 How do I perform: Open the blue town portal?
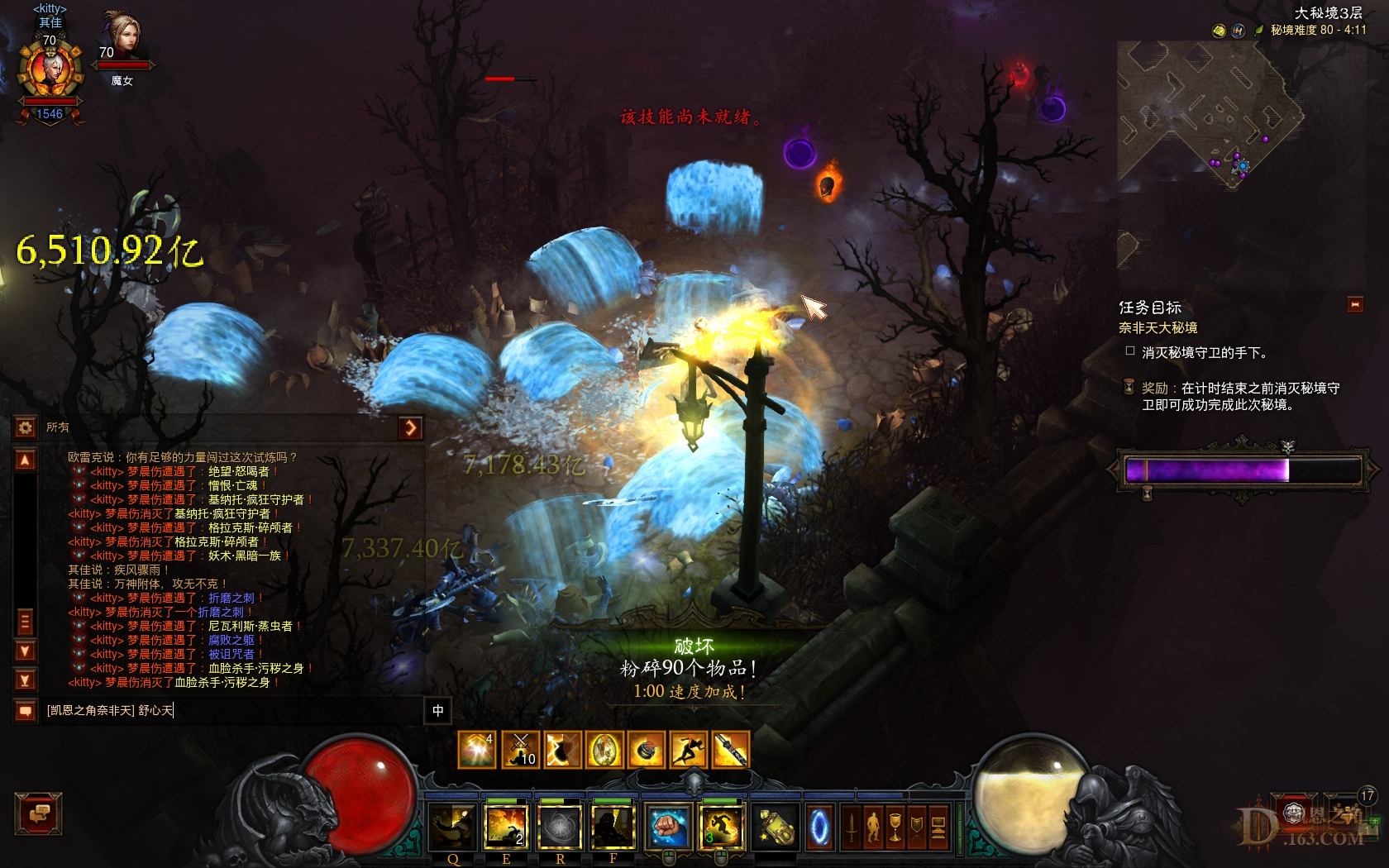(x=819, y=827)
